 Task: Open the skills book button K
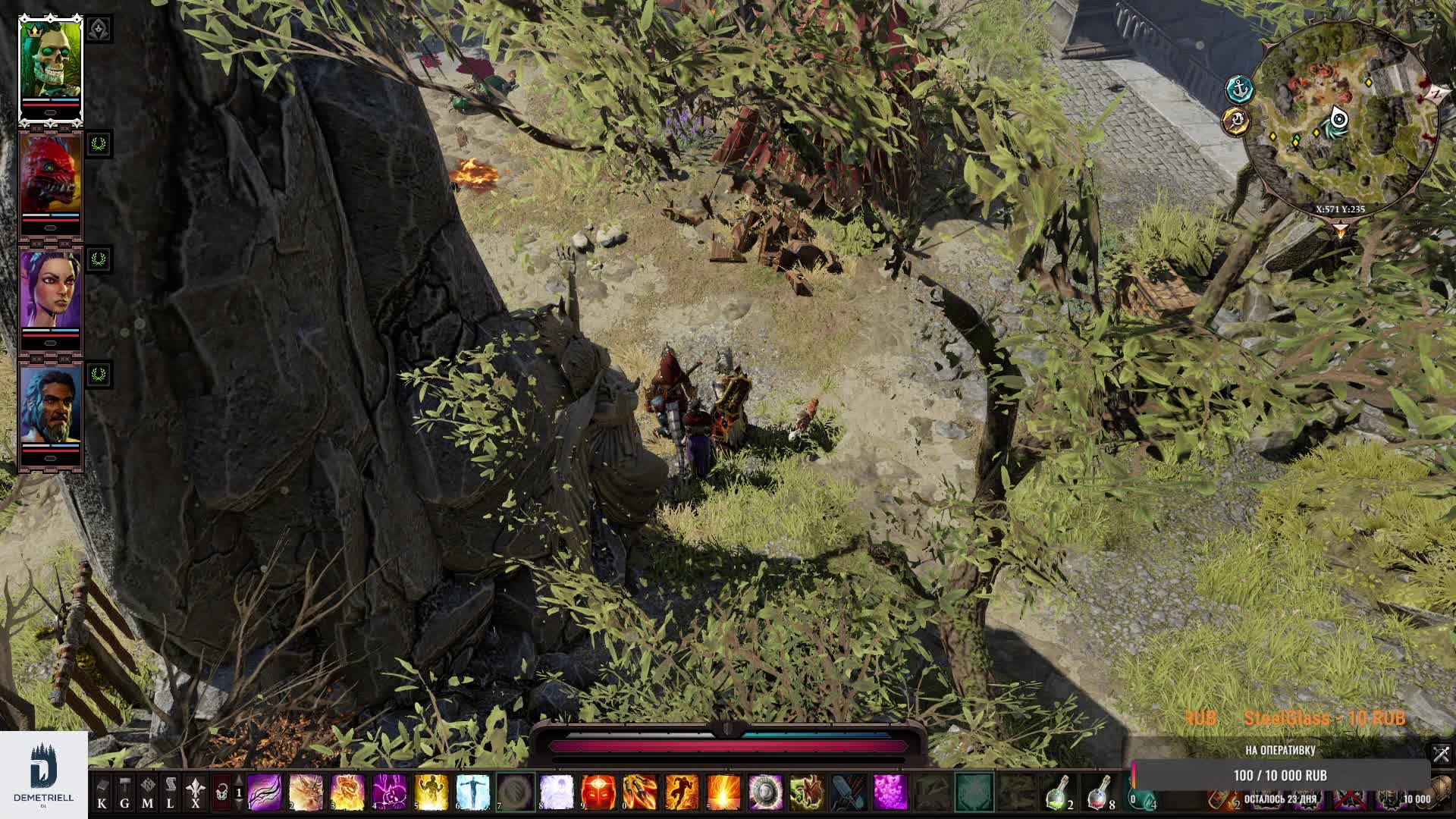(x=102, y=792)
